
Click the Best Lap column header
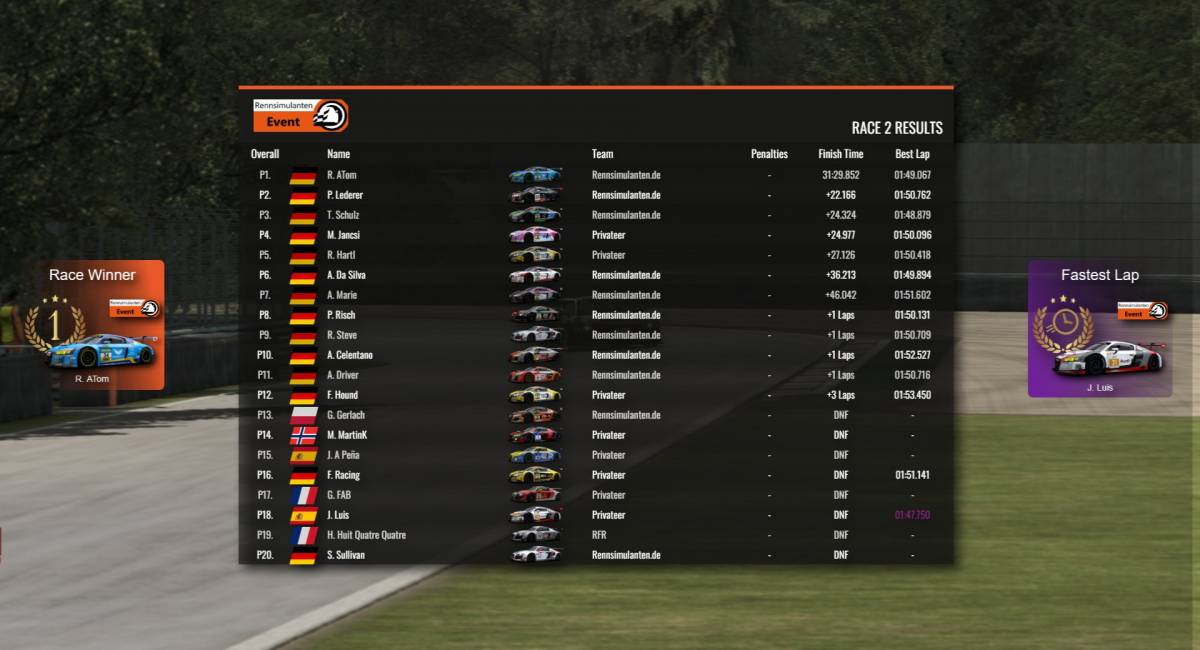point(912,154)
